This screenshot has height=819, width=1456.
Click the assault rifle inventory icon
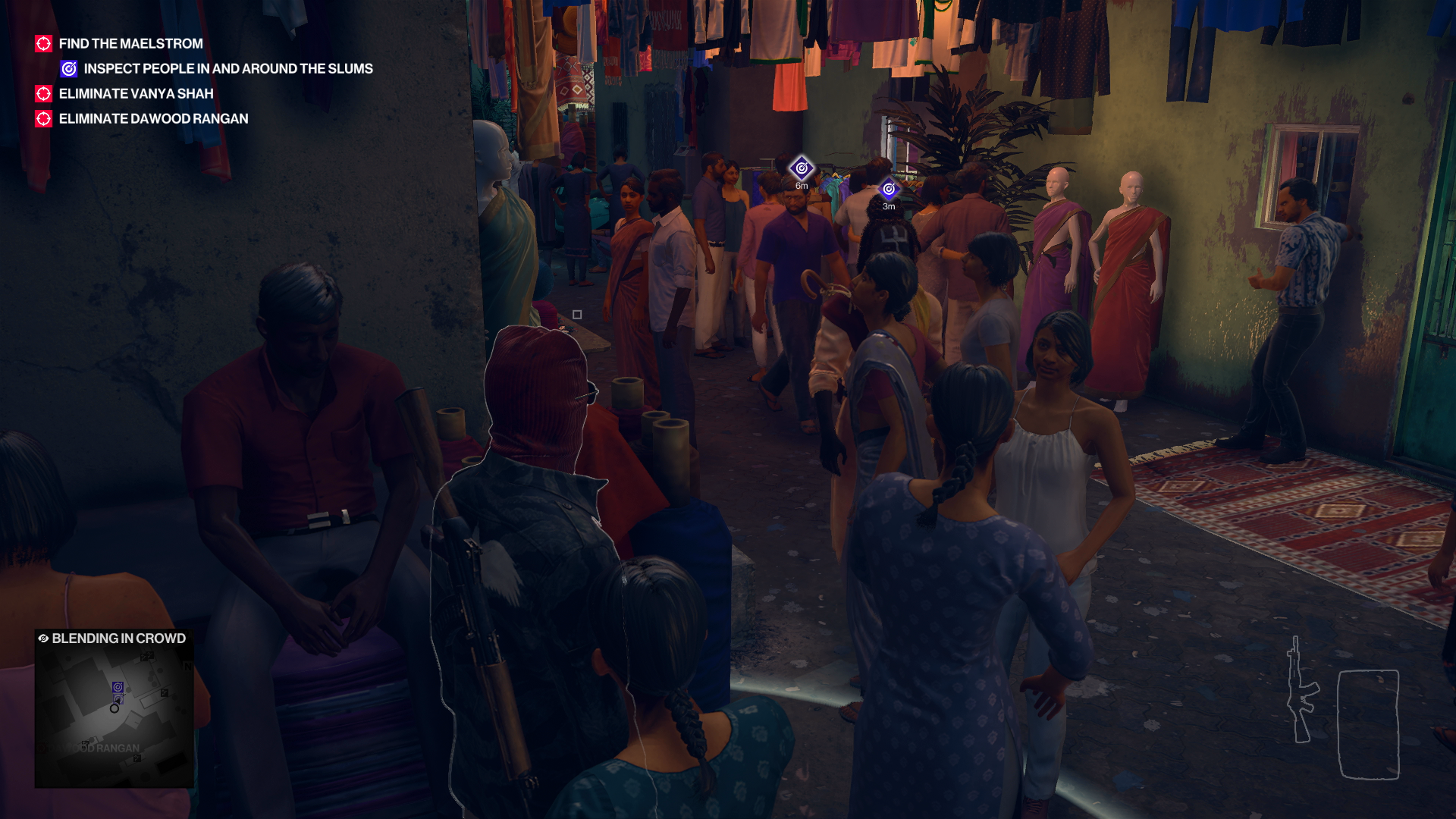(x=1301, y=689)
